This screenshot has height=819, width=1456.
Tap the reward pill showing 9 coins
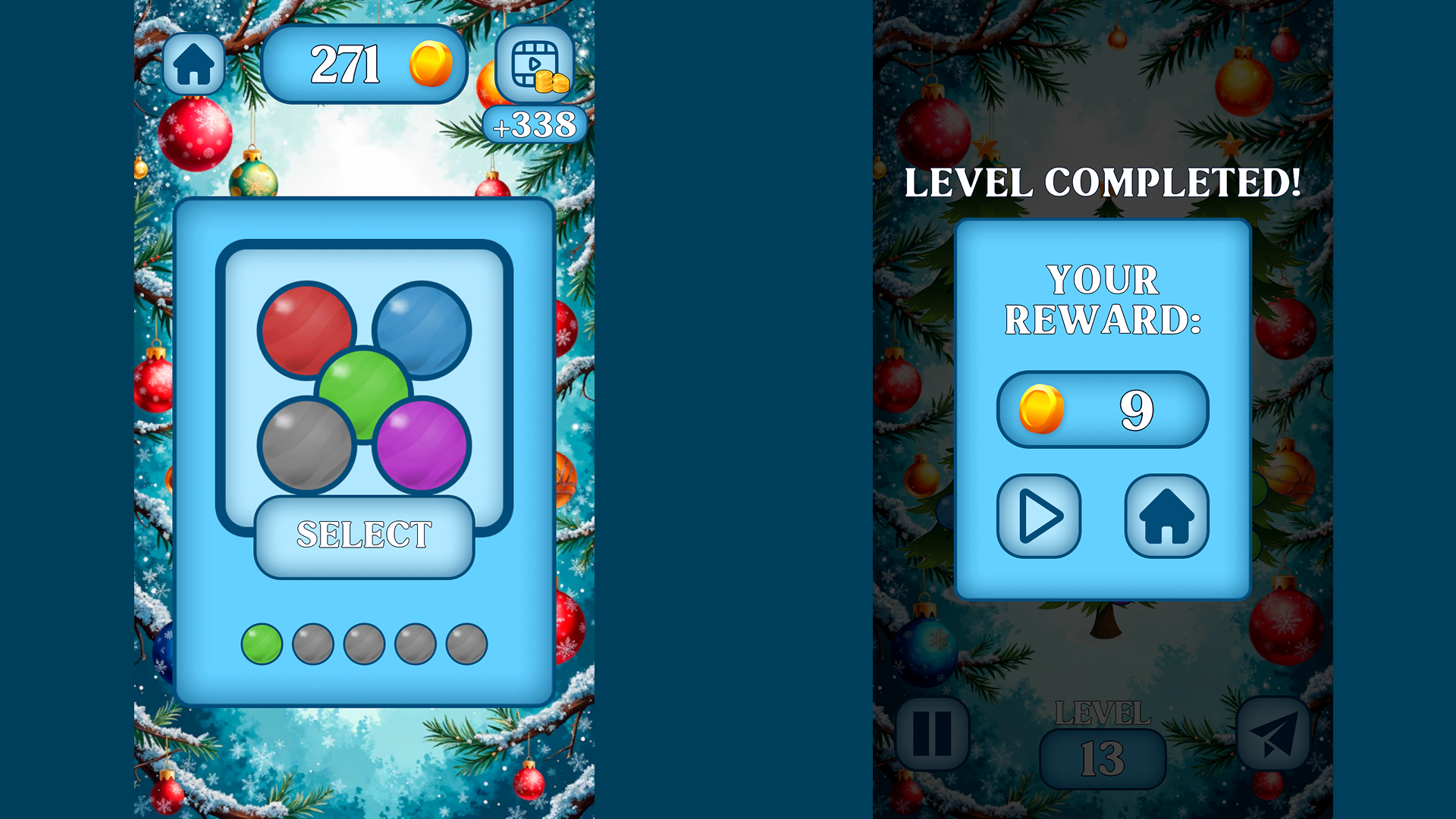point(1102,409)
